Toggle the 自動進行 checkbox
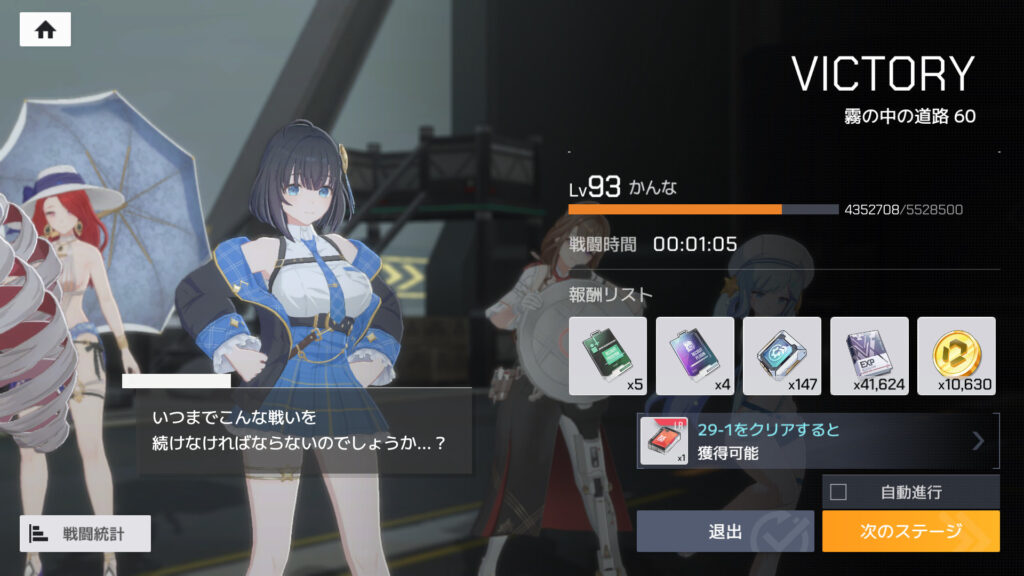Viewport: 1024px width, 576px height. 838,492
